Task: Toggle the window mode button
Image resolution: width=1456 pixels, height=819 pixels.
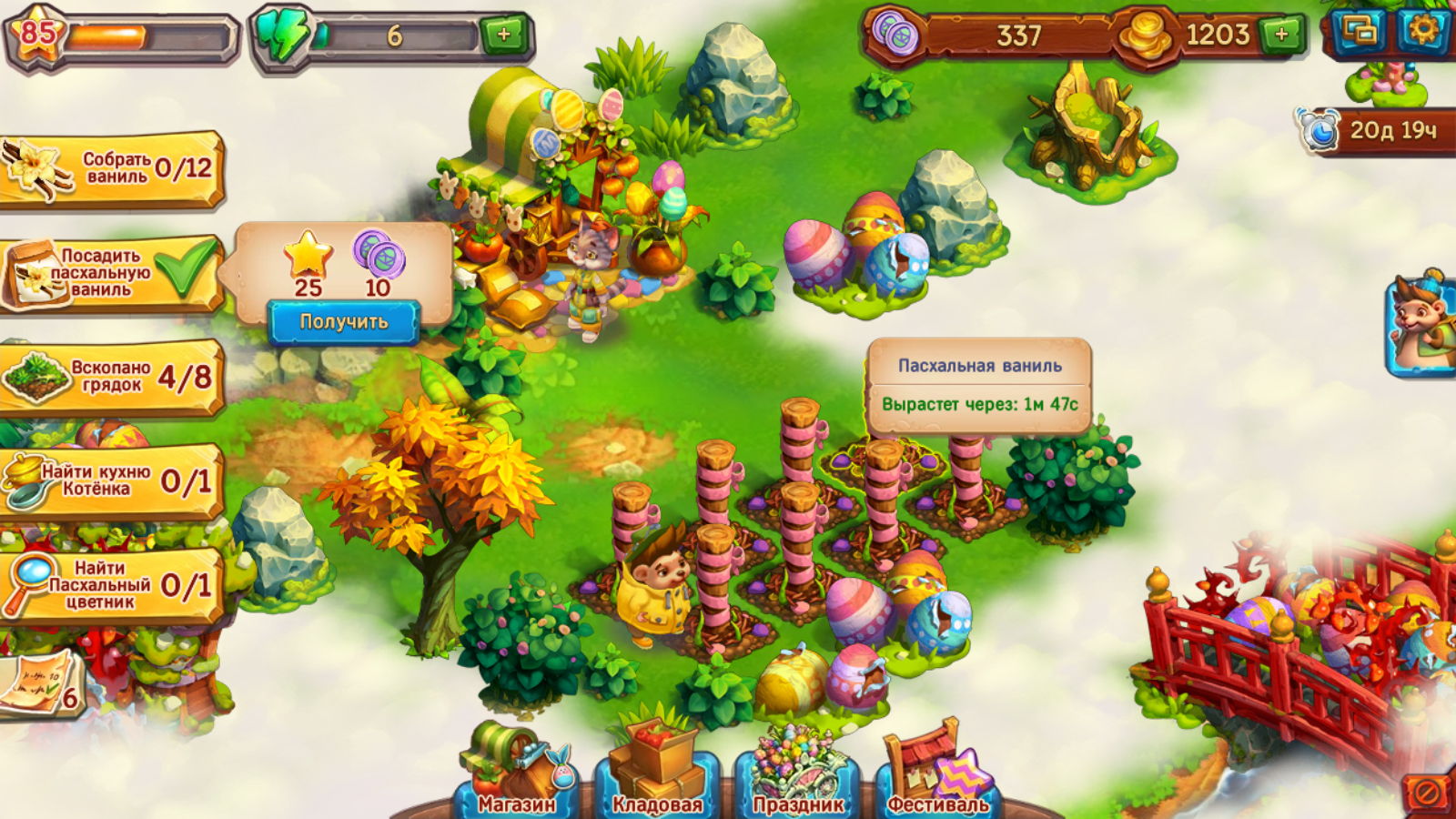Action: point(1360,31)
